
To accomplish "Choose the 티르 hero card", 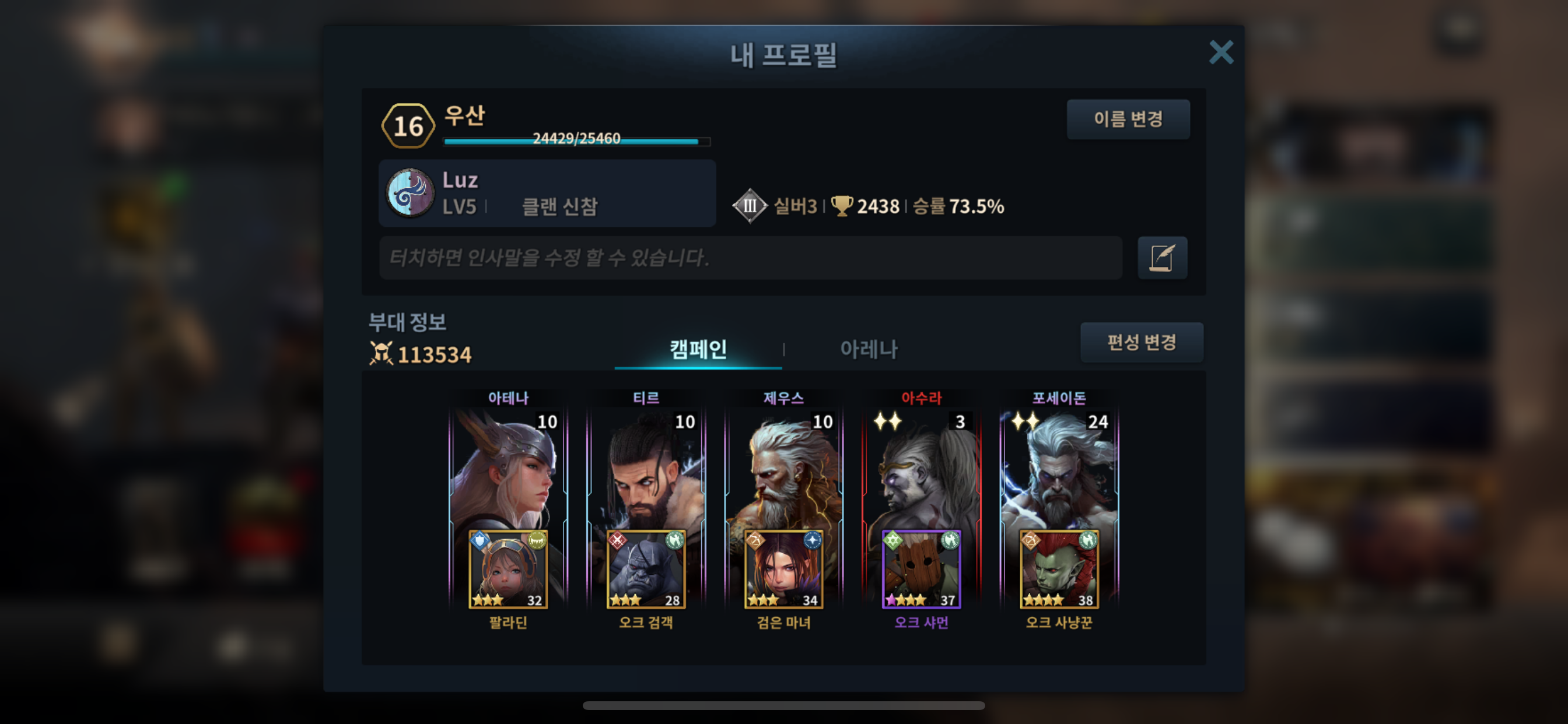I will pyautogui.click(x=646, y=469).
